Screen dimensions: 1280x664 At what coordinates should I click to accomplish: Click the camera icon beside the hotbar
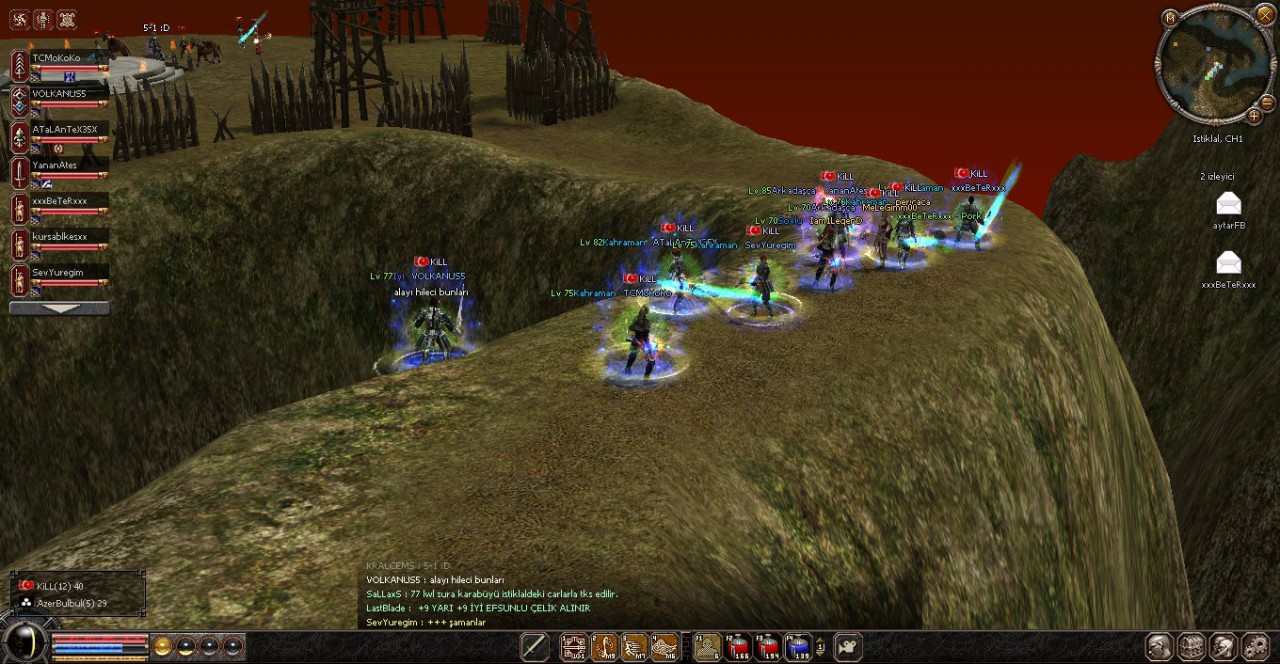click(x=848, y=647)
